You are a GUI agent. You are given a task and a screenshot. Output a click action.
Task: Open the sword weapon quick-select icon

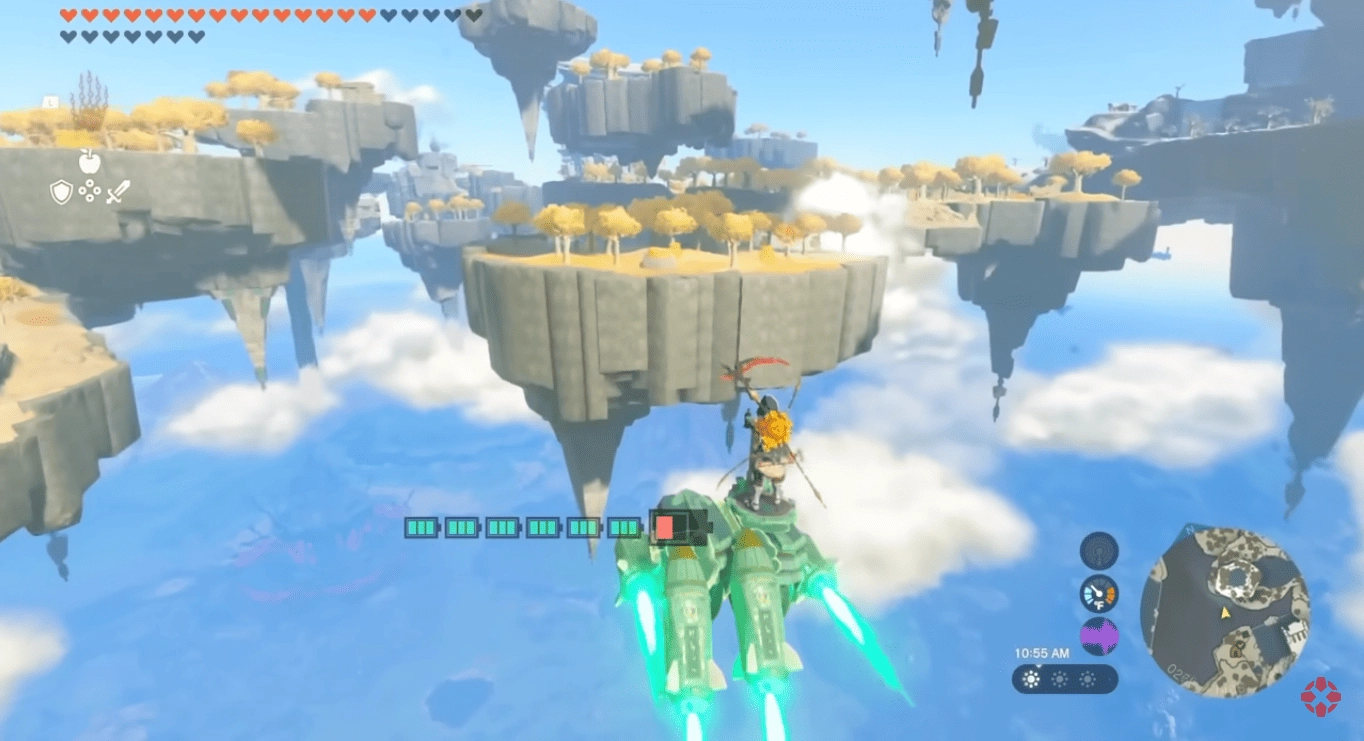click(118, 191)
